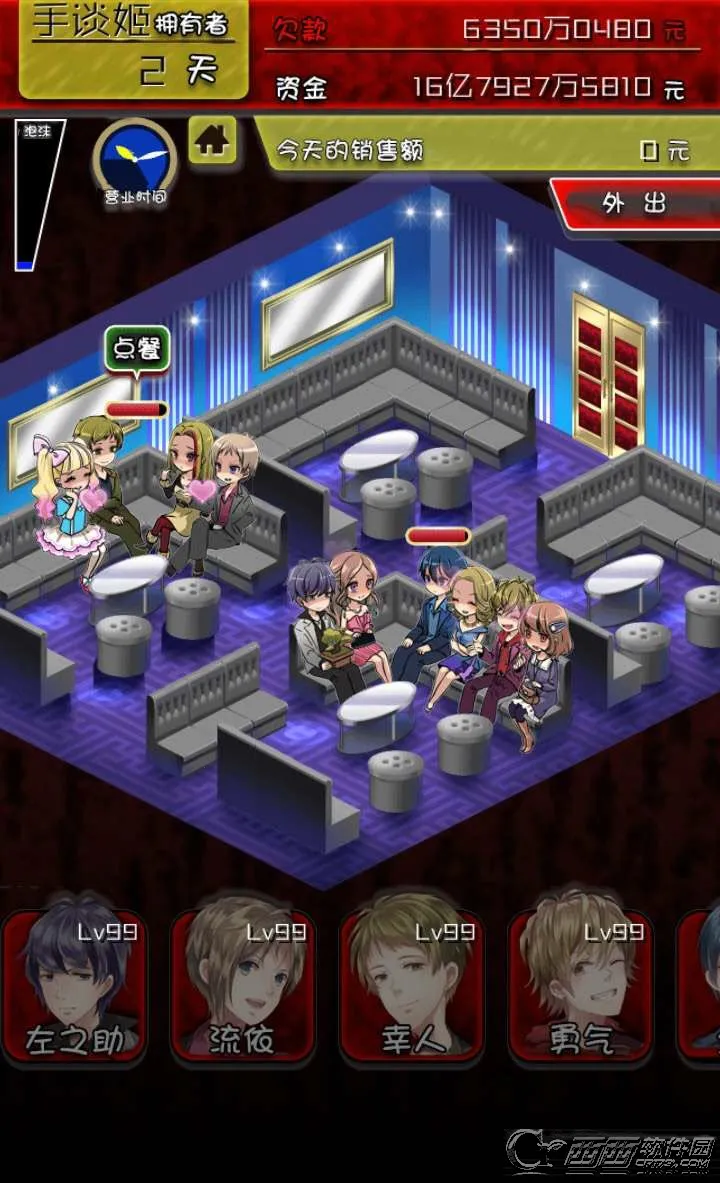The image size is (720, 1183).
Task: Tap the 点餐 order speech bubble
Action: 138,350
